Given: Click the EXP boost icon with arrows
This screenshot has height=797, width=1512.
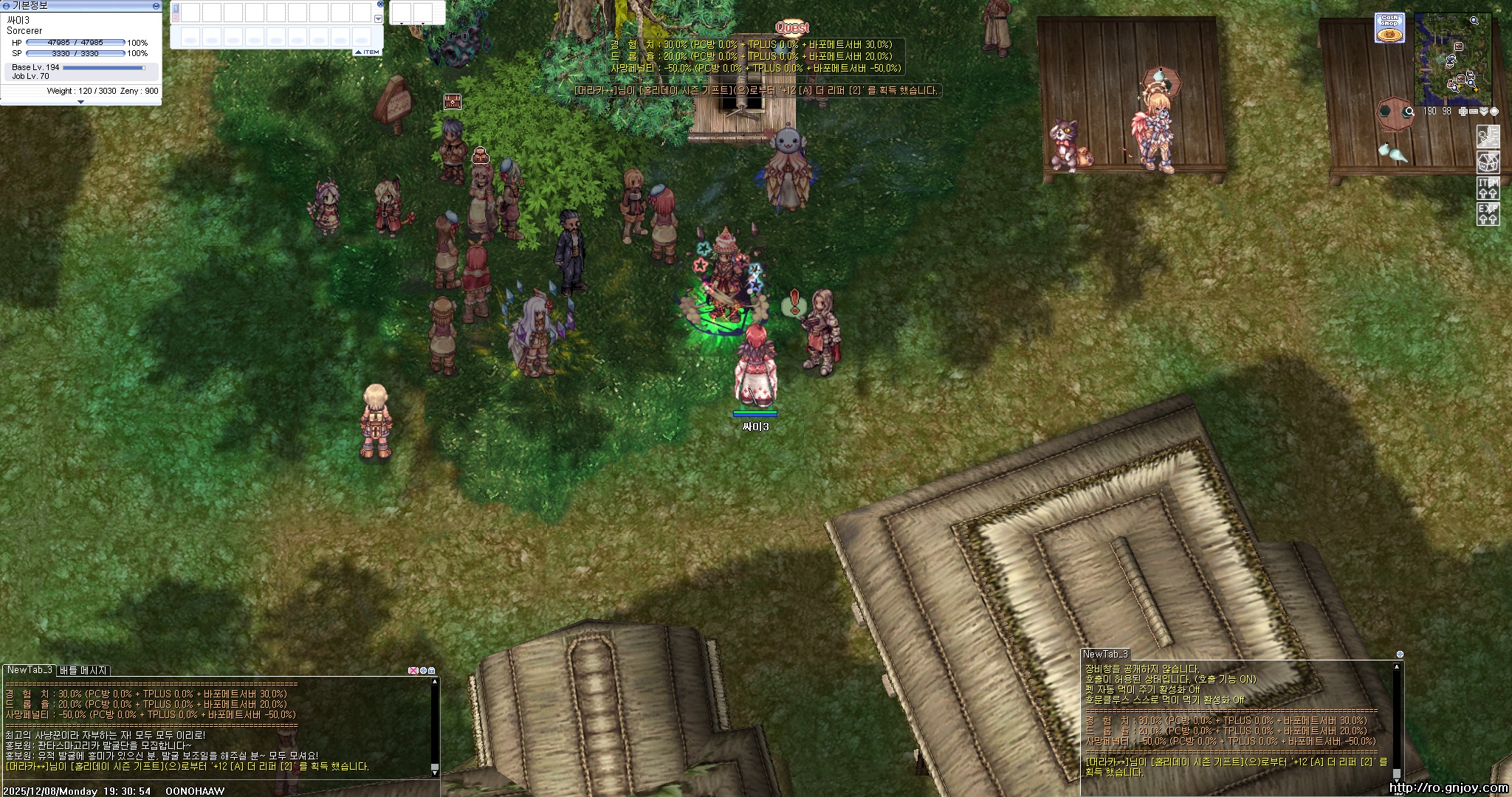Looking at the screenshot, I should point(1487,214).
